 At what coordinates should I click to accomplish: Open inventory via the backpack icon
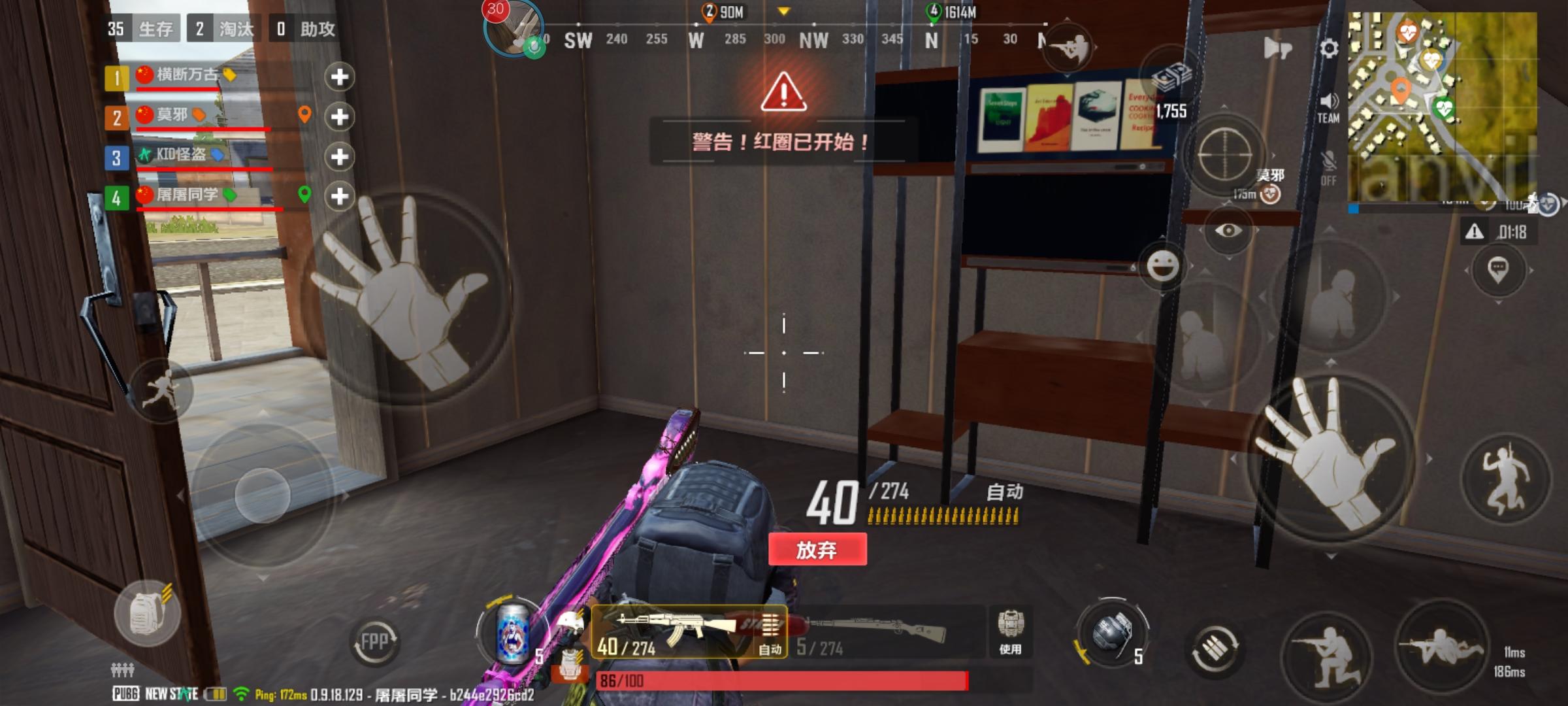148,614
